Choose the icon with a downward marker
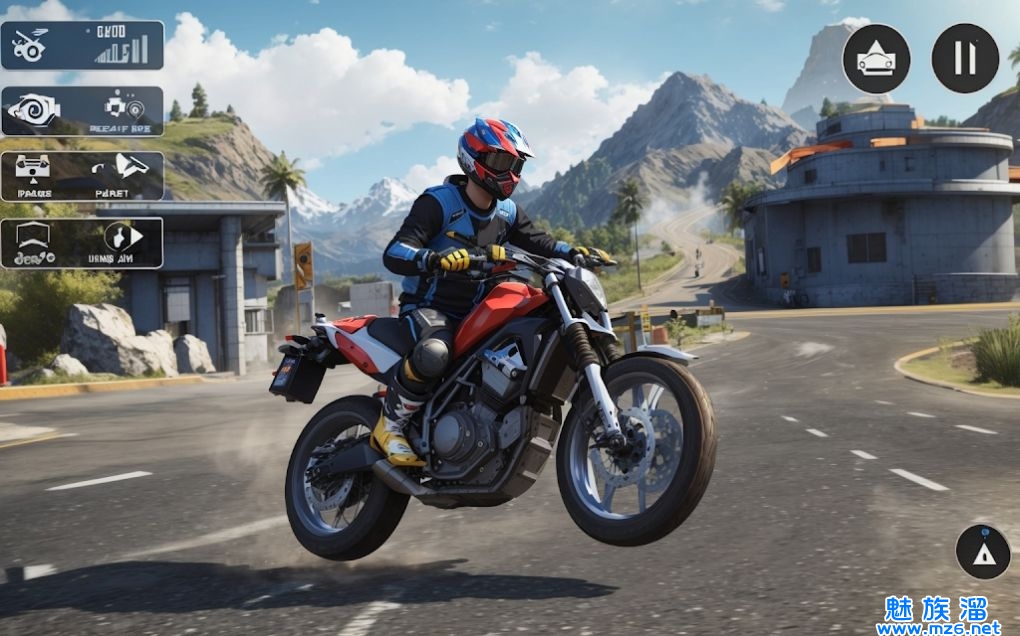 [33, 166]
